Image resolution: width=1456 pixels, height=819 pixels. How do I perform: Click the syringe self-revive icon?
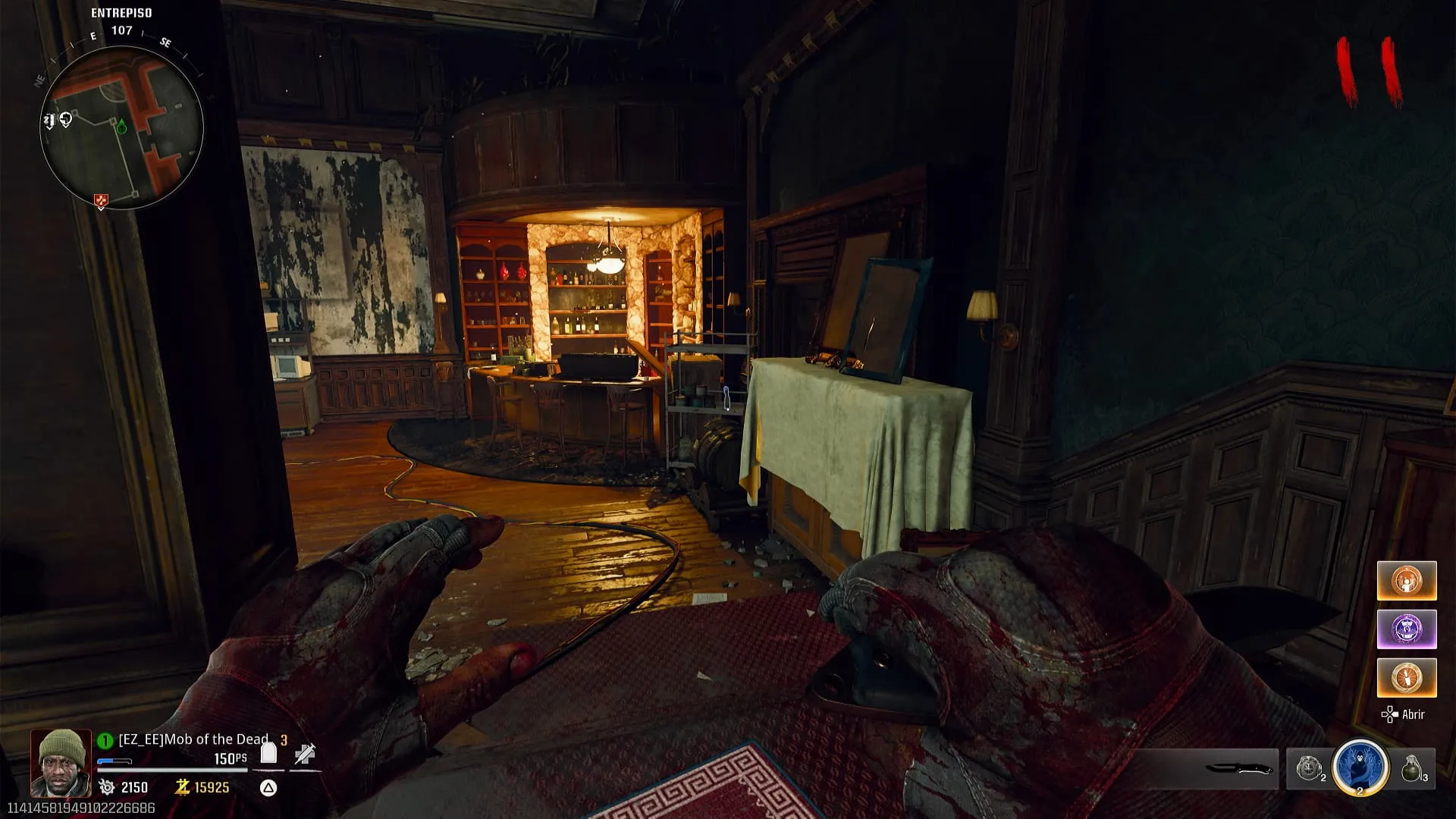305,754
